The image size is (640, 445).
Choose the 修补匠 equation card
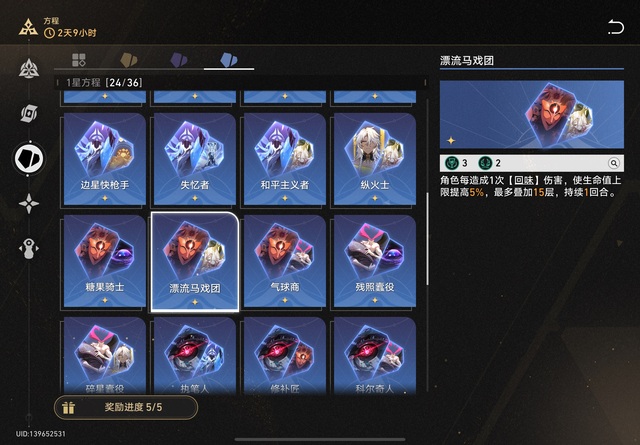click(283, 355)
